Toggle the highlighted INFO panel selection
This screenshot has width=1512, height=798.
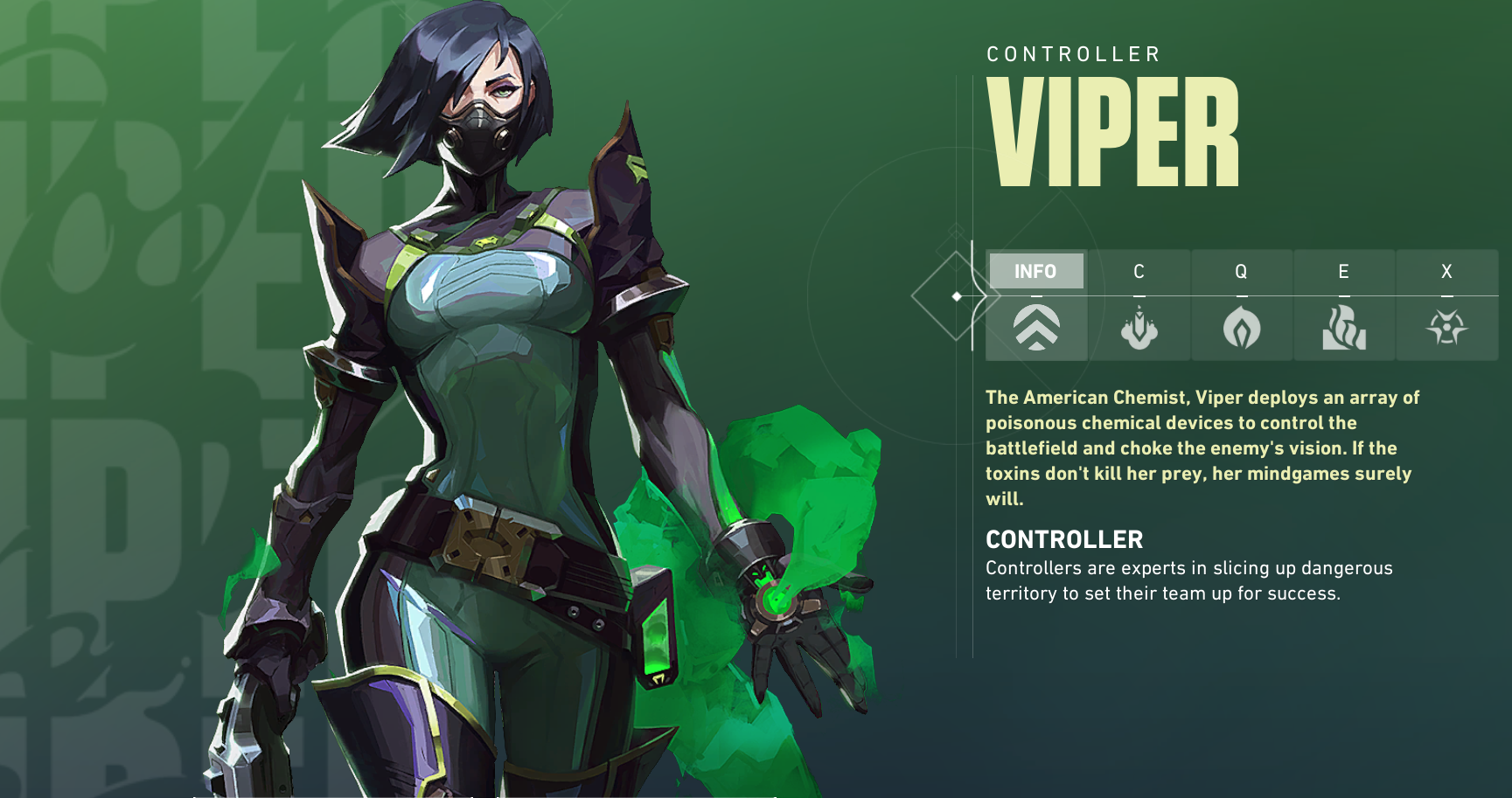click(x=1036, y=271)
